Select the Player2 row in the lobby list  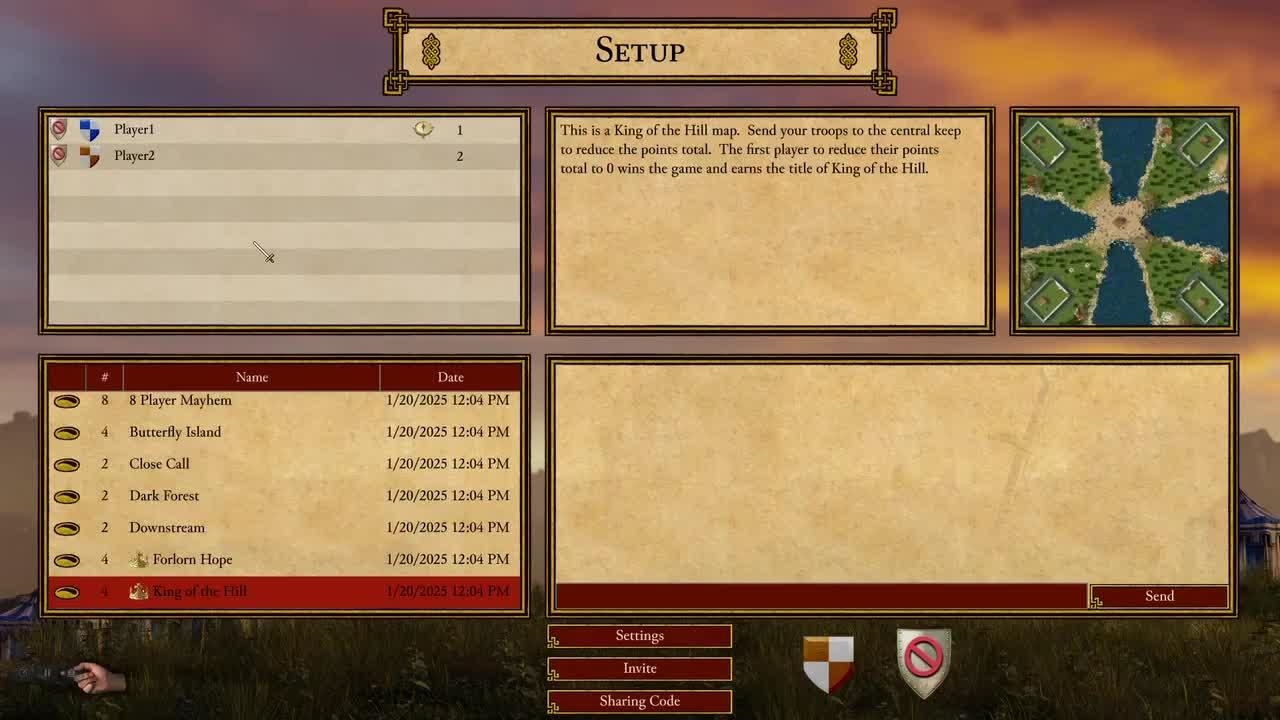coord(280,156)
